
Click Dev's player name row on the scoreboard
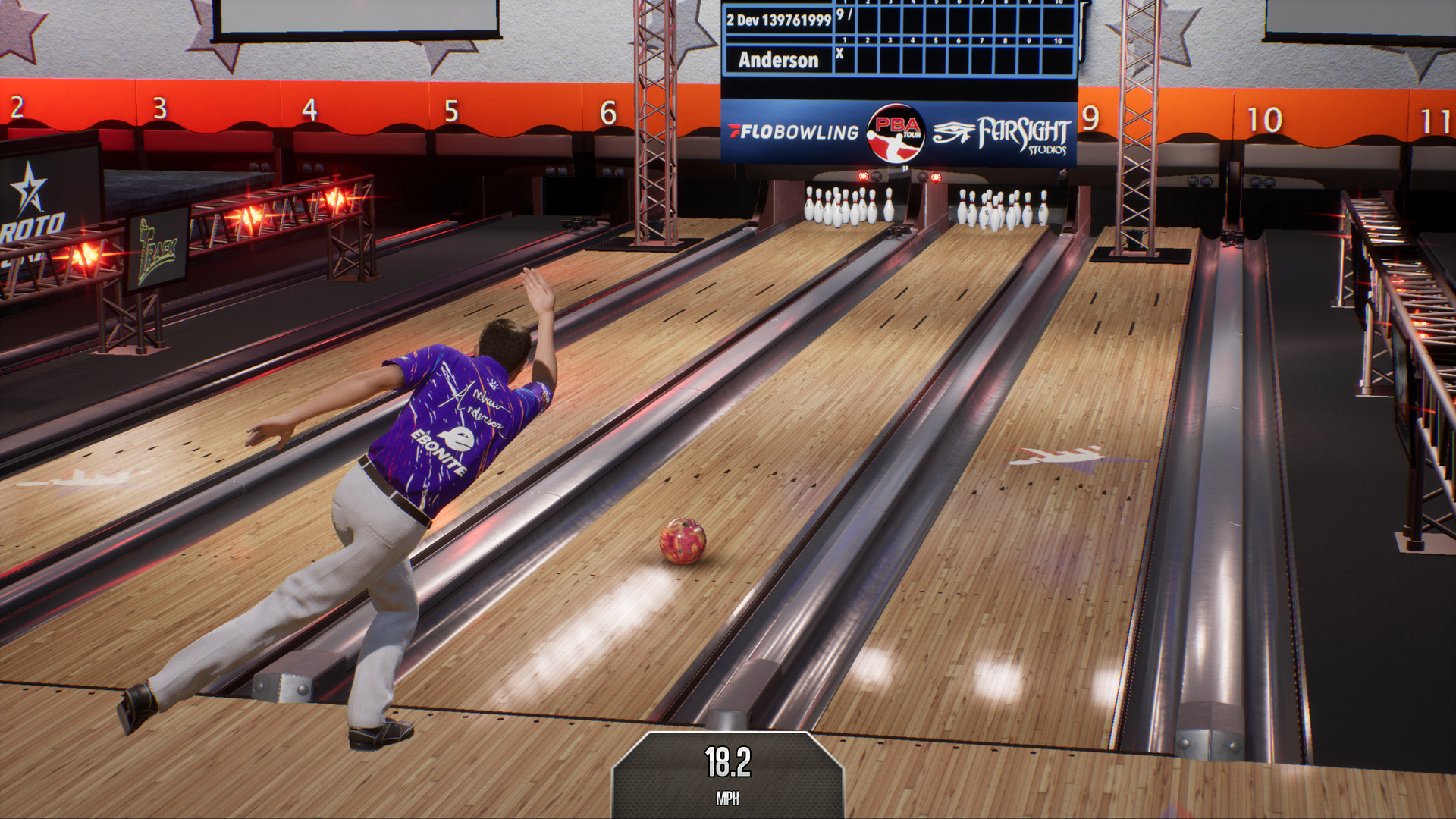(x=781, y=20)
